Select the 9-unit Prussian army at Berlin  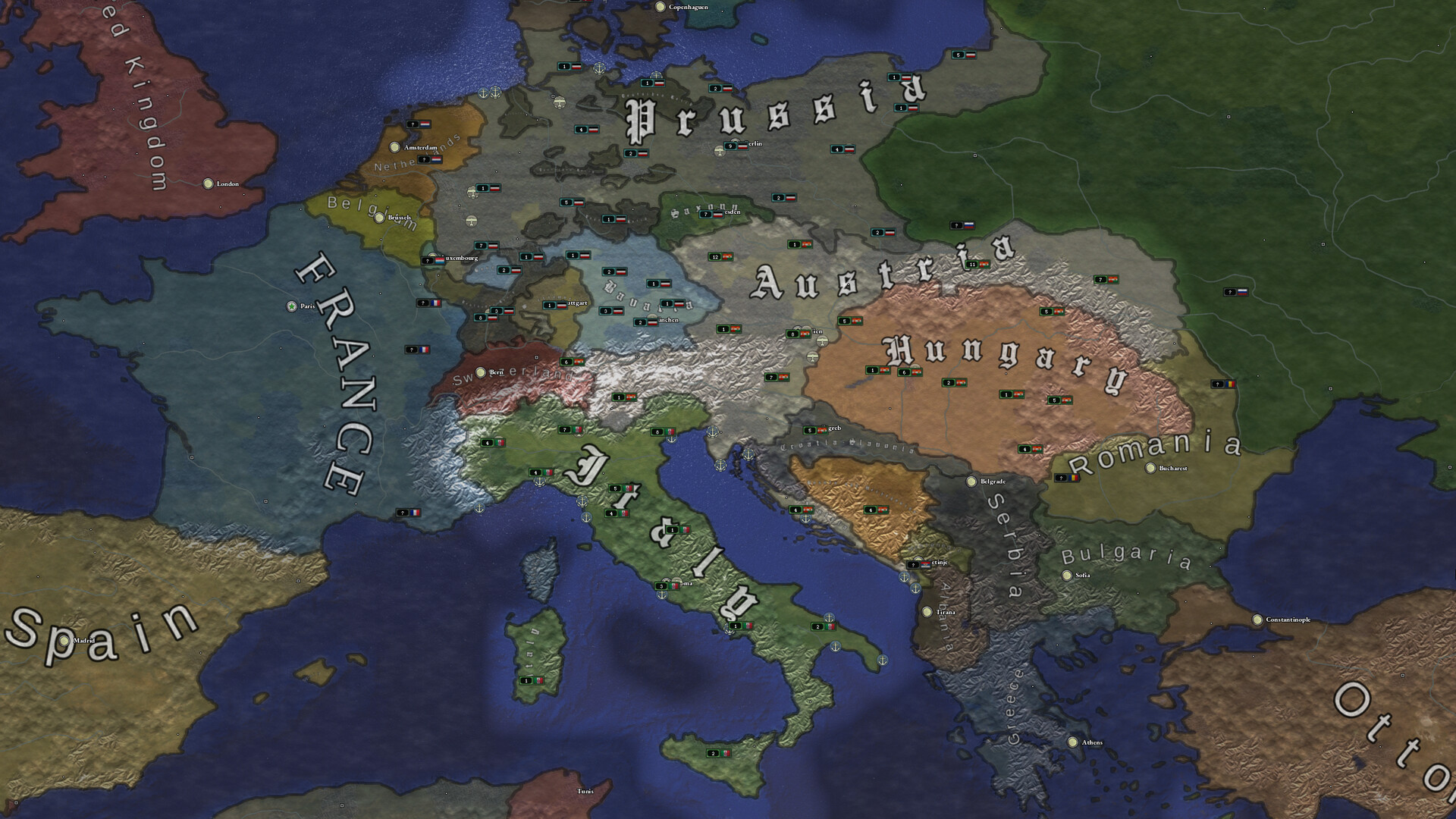[x=730, y=146]
